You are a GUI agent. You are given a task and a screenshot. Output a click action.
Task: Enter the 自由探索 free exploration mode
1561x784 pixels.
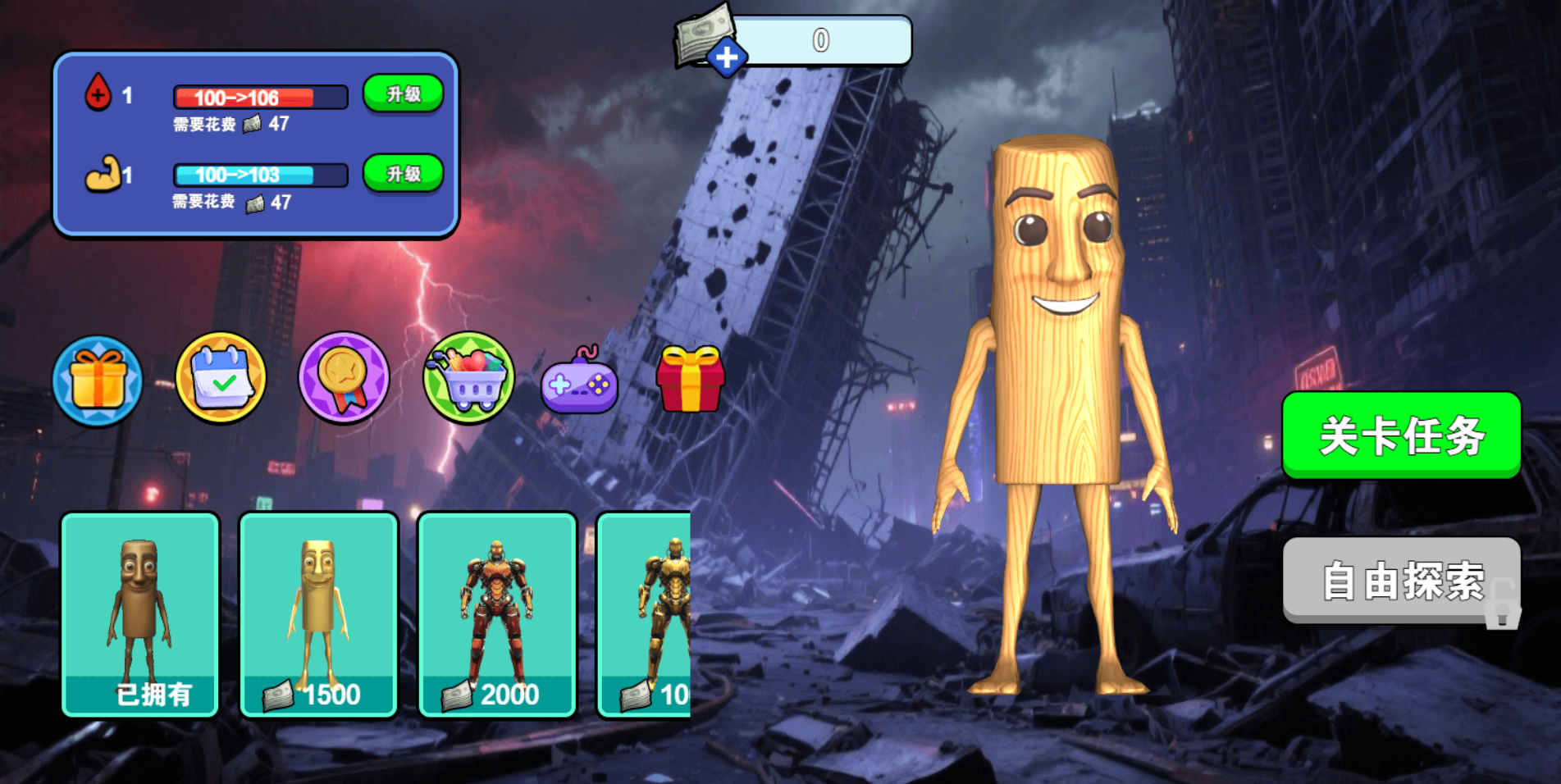point(1401,581)
